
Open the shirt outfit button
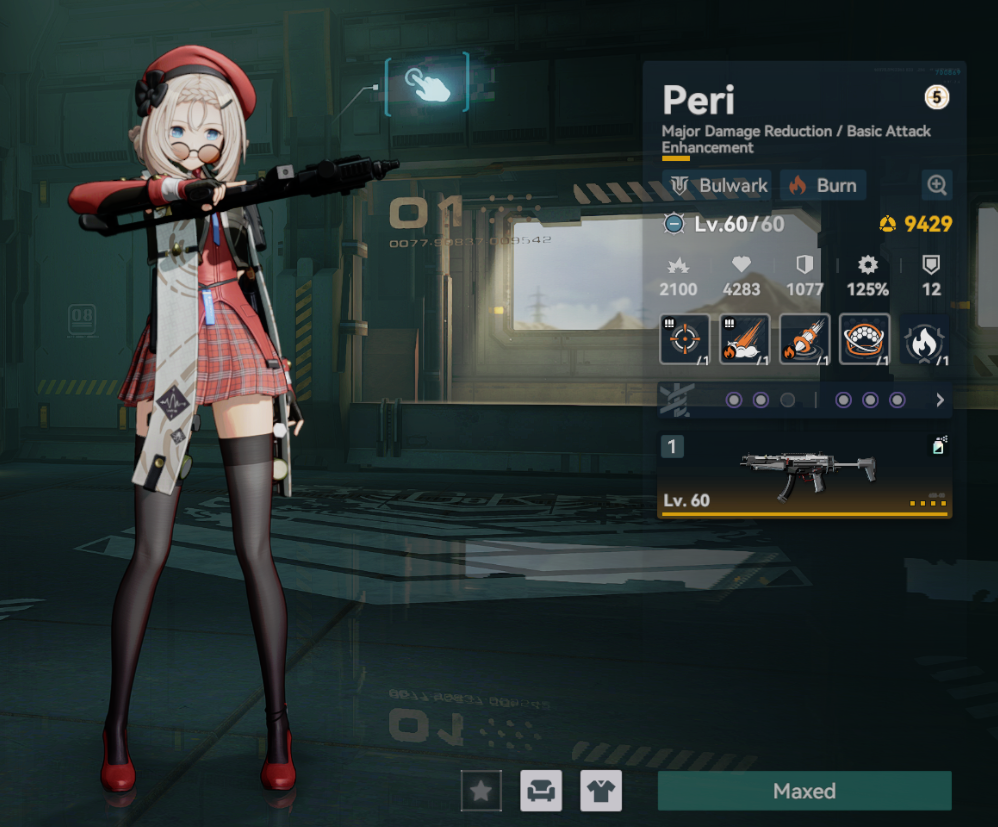pyautogui.click(x=601, y=791)
